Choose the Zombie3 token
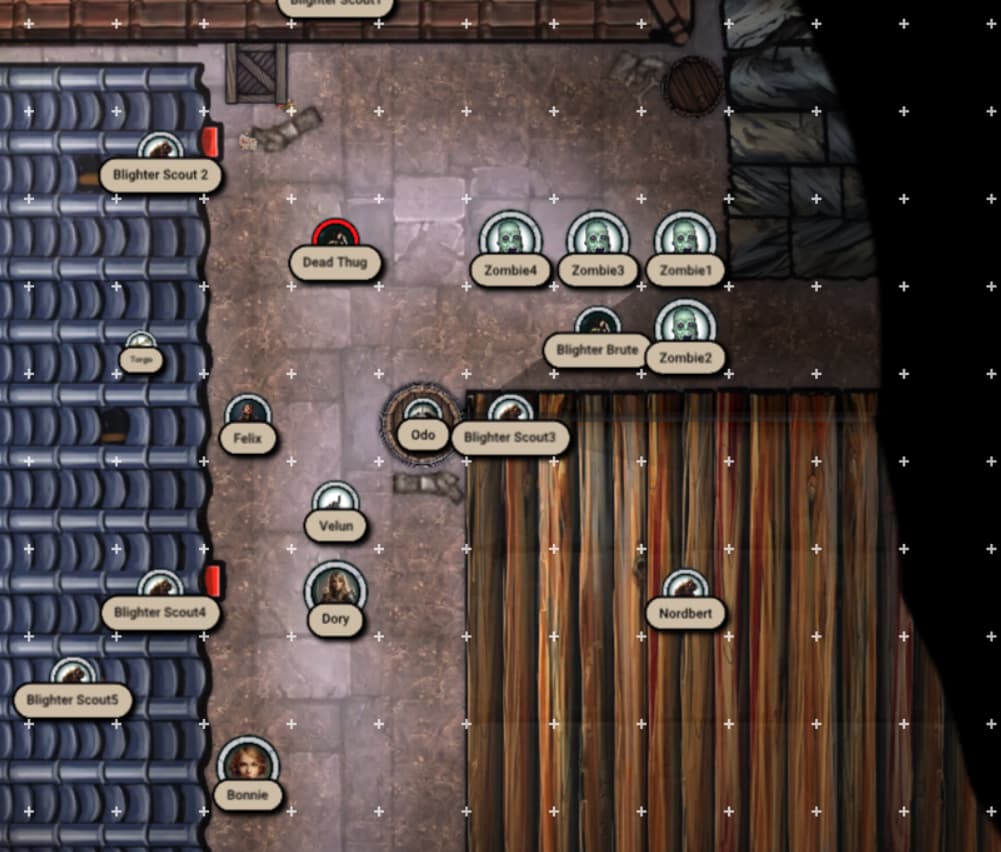1001x852 pixels. 598,240
